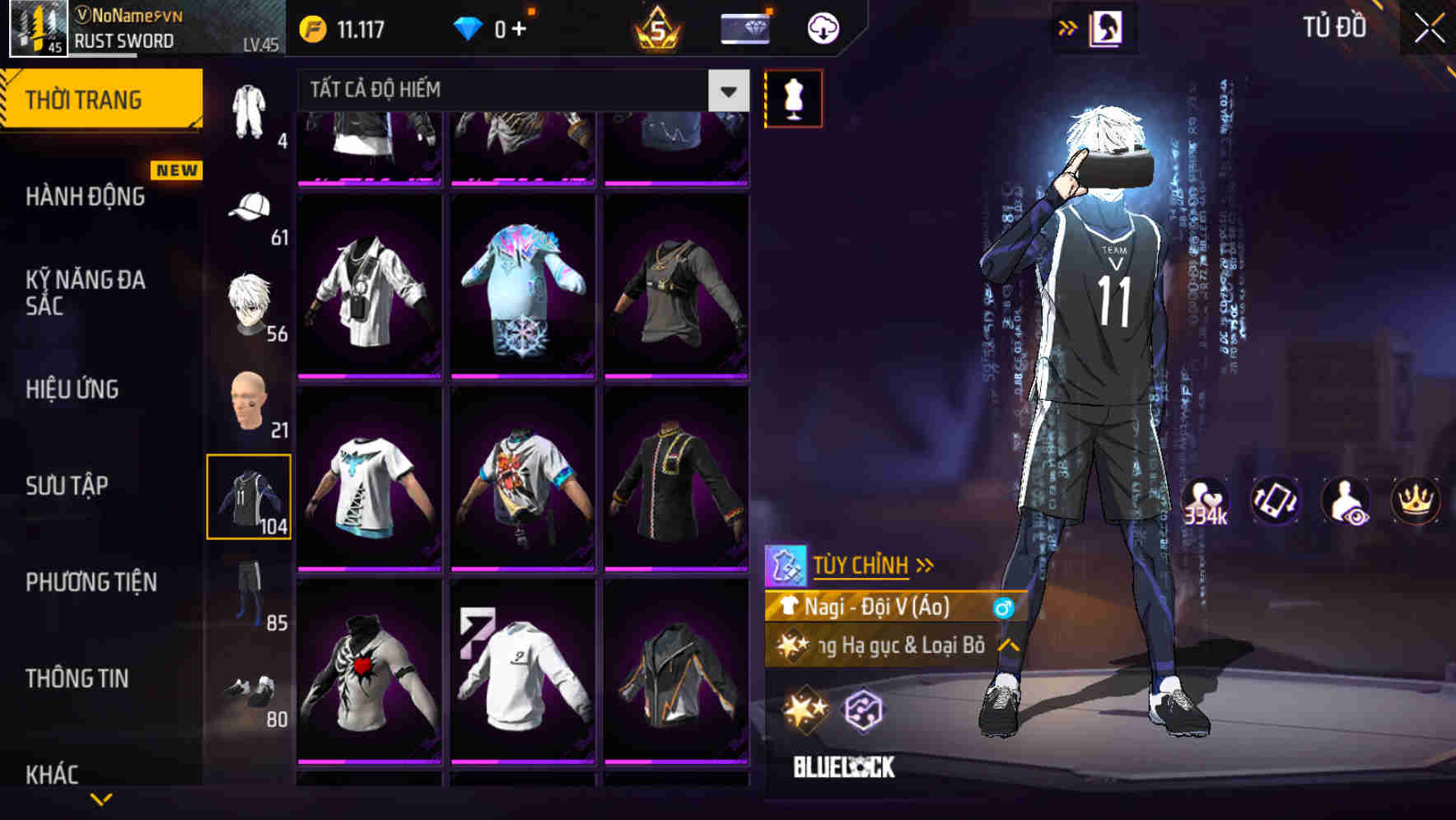Click the cloud download icon in the top bar
The width and height of the screenshot is (1456, 820).
click(x=821, y=27)
